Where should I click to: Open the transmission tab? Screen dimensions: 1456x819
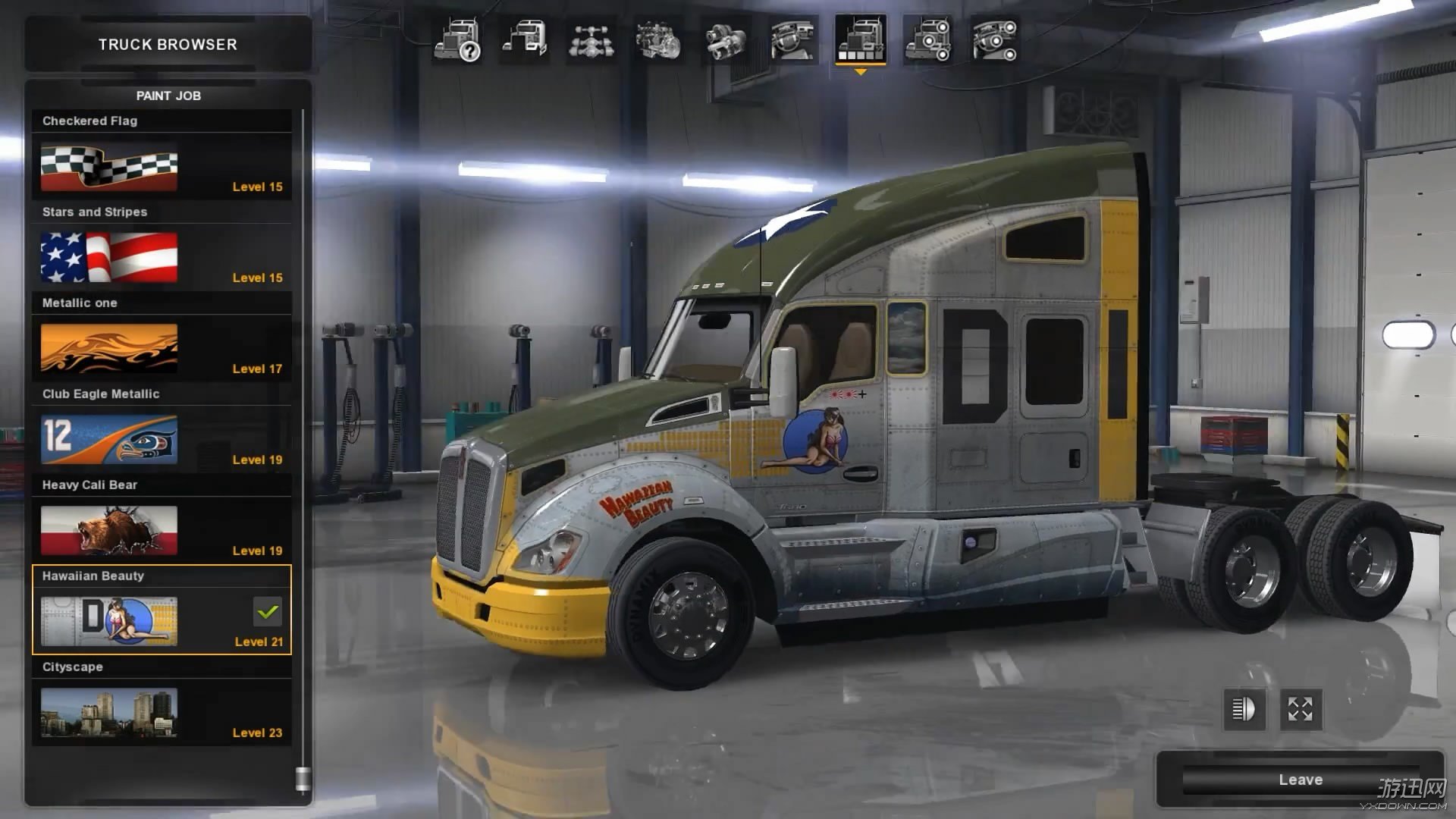[x=726, y=40]
